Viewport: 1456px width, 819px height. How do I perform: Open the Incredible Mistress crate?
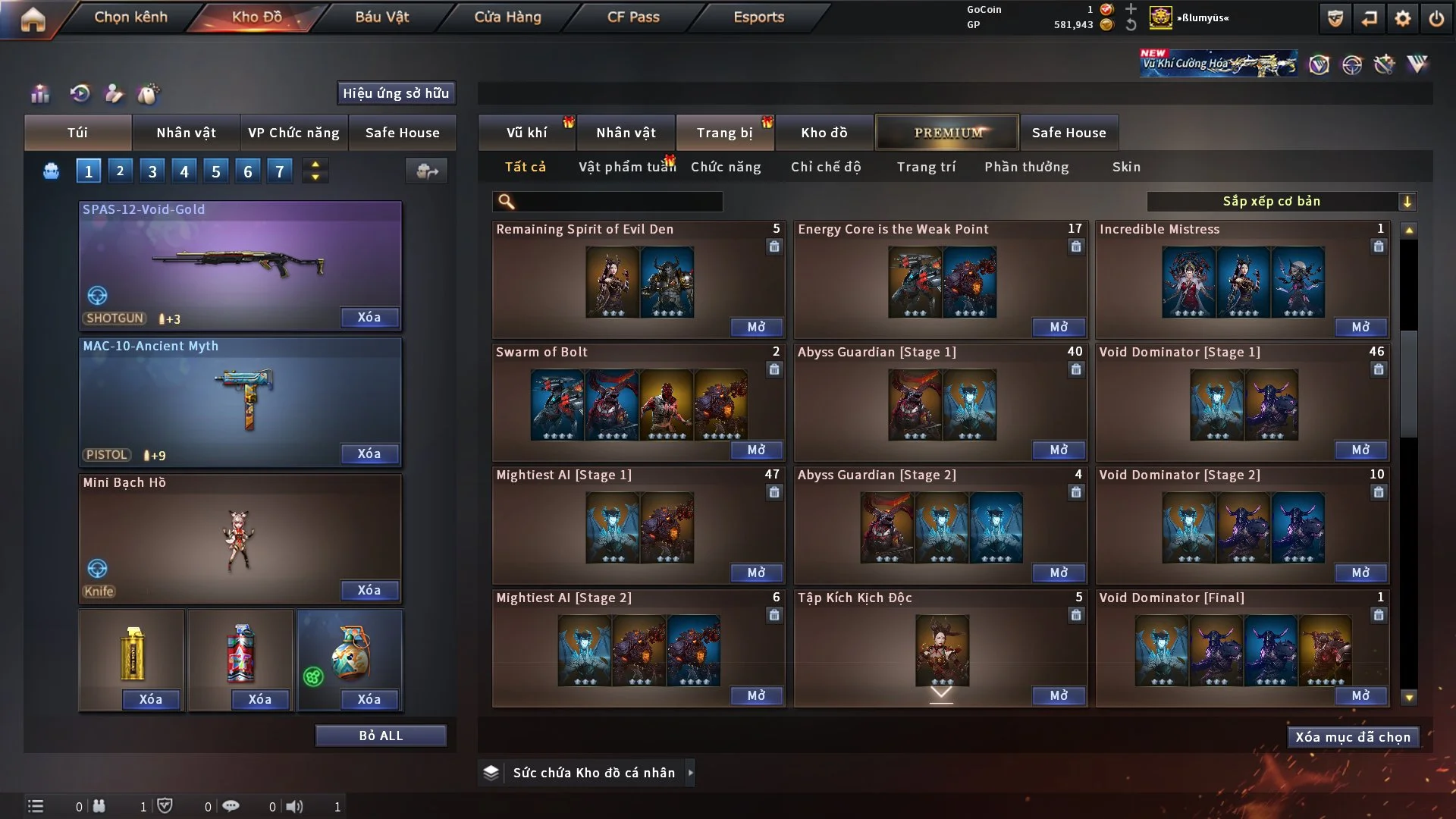pyautogui.click(x=1360, y=327)
